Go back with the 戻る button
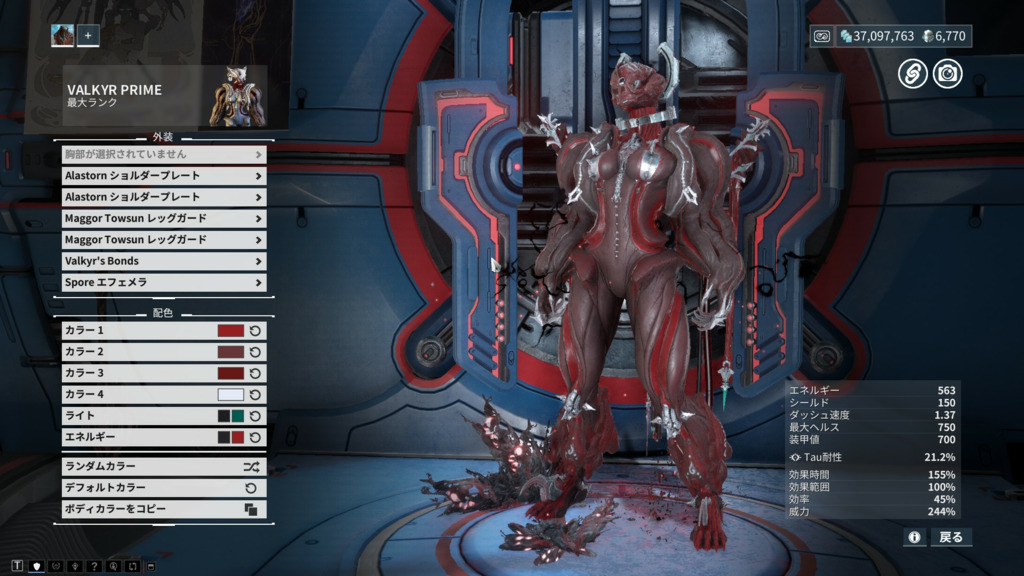This screenshot has width=1024, height=576. 951,537
